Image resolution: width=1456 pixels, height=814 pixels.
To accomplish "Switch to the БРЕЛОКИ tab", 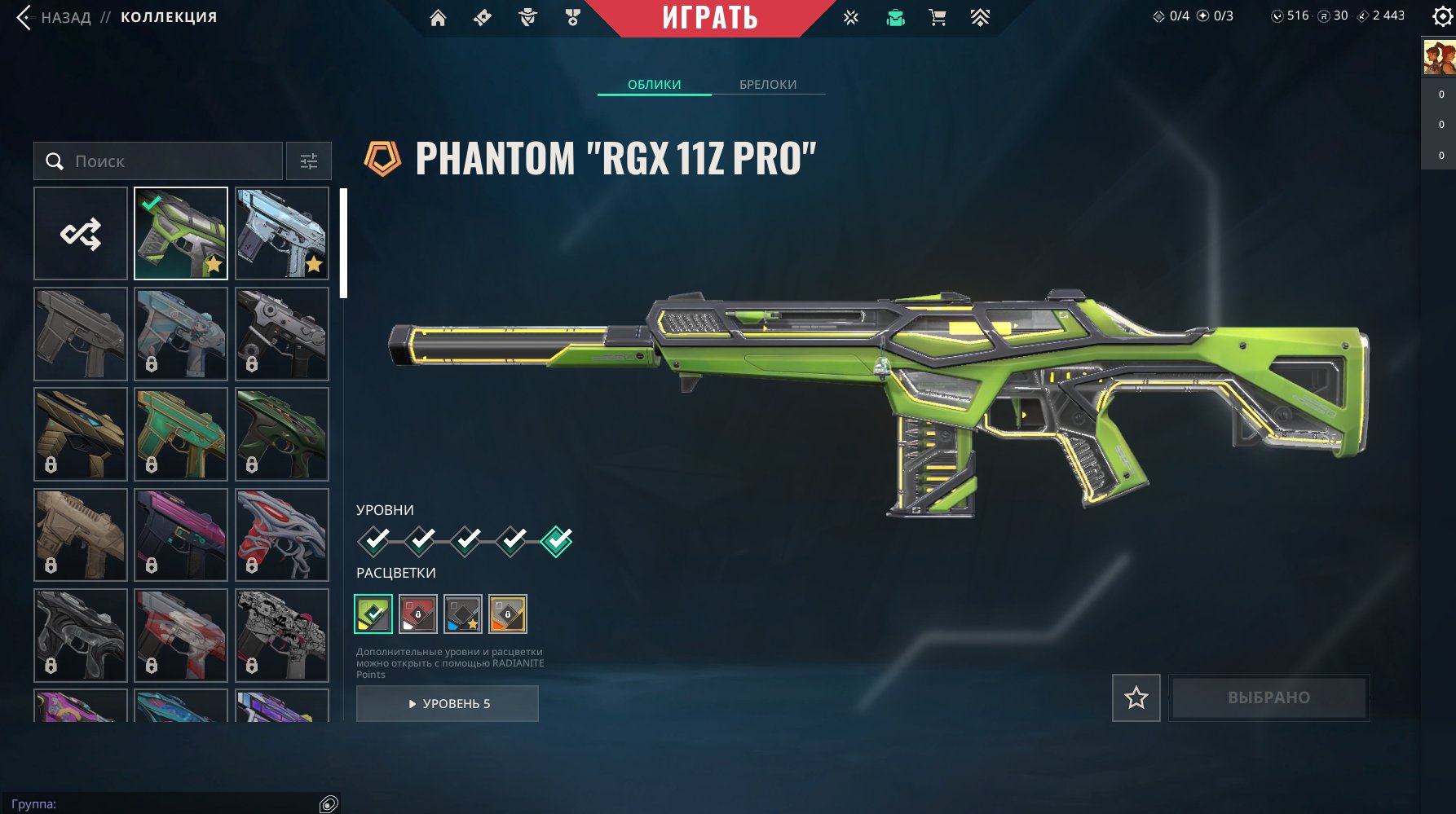I will tap(768, 85).
